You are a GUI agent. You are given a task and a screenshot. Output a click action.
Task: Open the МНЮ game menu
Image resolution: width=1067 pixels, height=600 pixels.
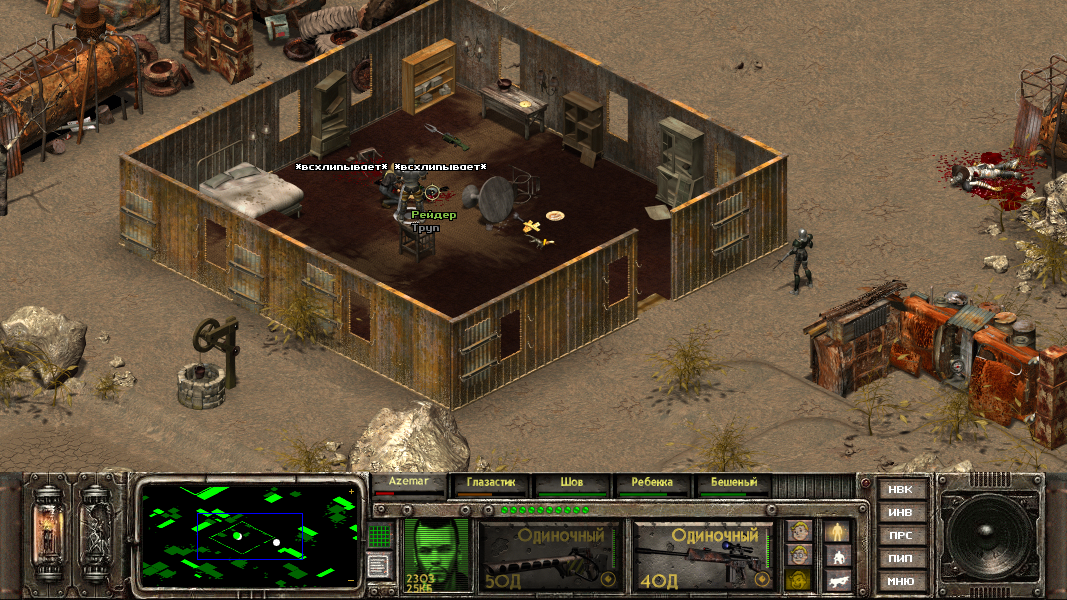click(900, 581)
